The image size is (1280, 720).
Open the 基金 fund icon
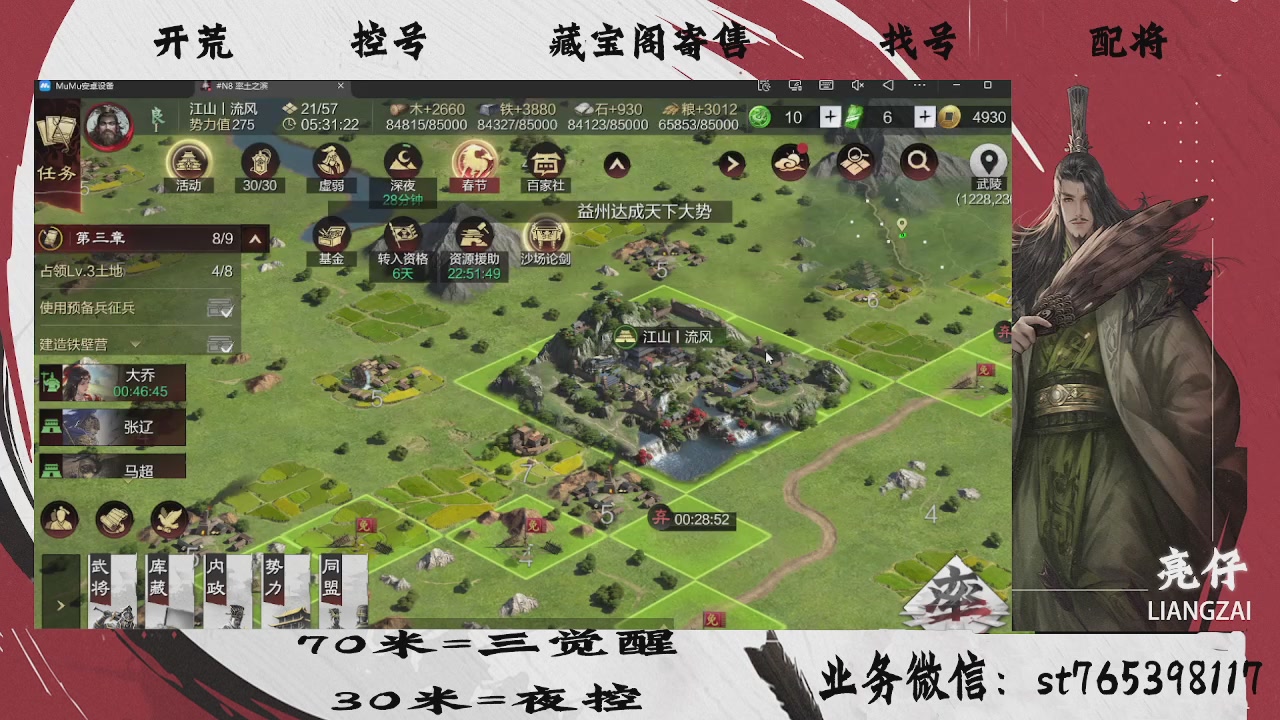(x=330, y=238)
